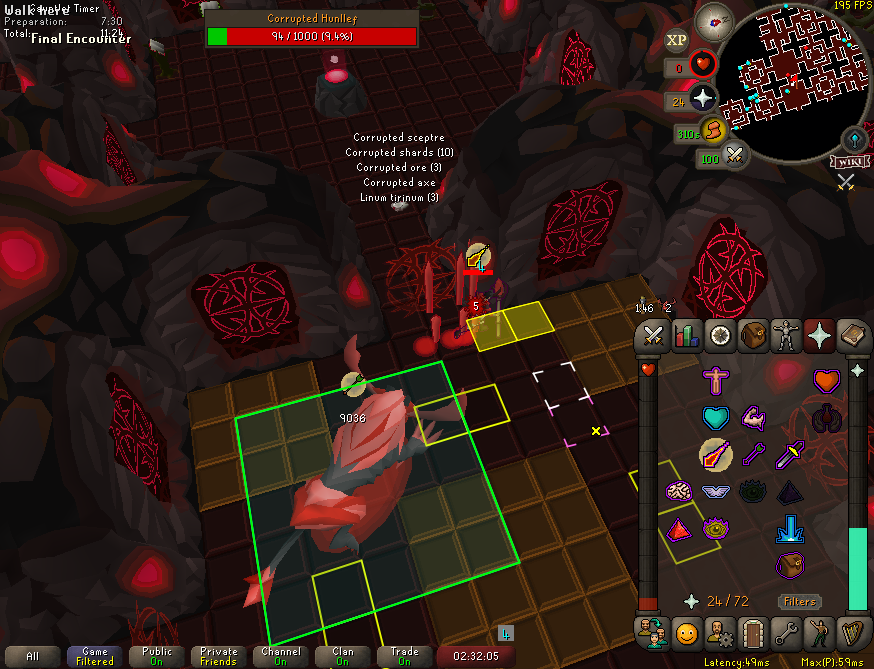
Task: Open the Combat Options tab
Action: pyautogui.click(x=654, y=336)
